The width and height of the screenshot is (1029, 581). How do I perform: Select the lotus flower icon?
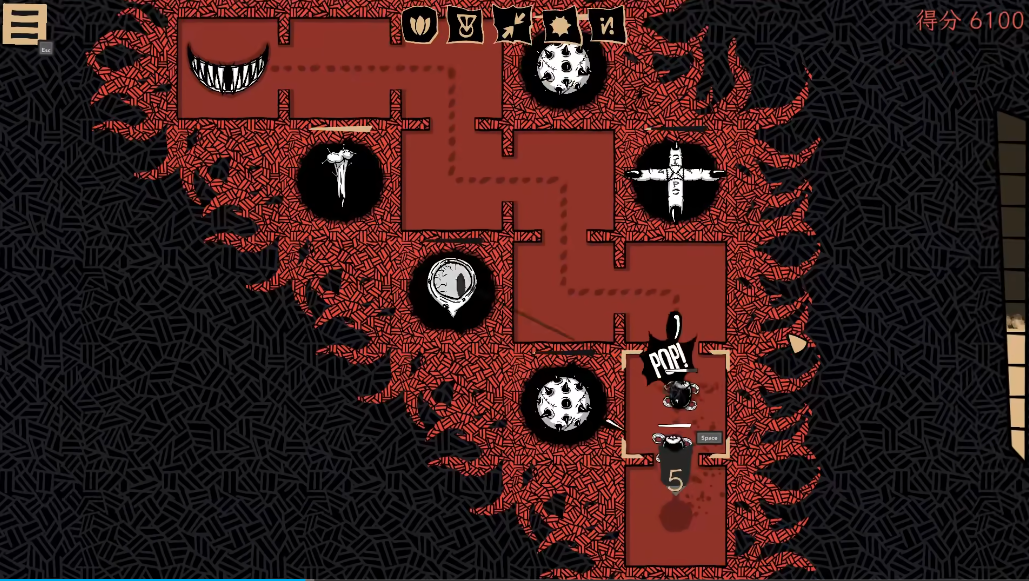click(x=420, y=25)
